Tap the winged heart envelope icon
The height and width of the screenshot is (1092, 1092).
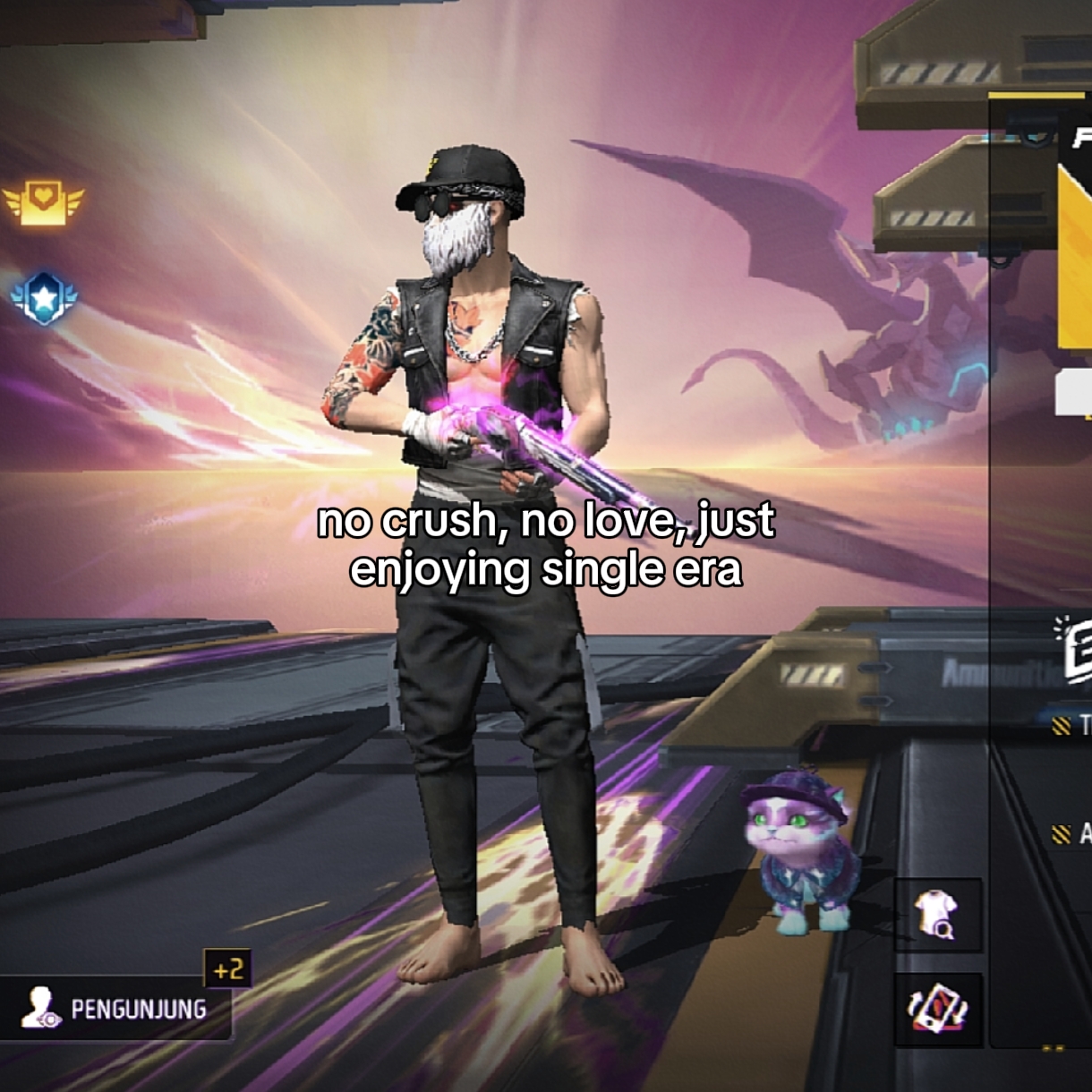pyautogui.click(x=43, y=201)
